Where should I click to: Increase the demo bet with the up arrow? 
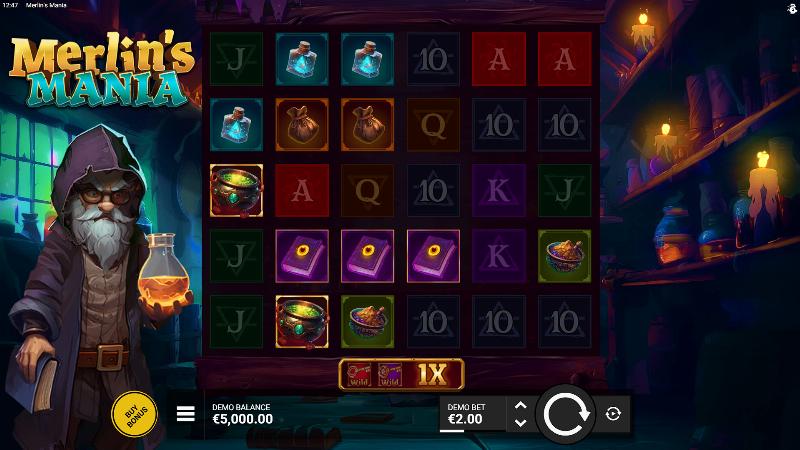pos(519,405)
